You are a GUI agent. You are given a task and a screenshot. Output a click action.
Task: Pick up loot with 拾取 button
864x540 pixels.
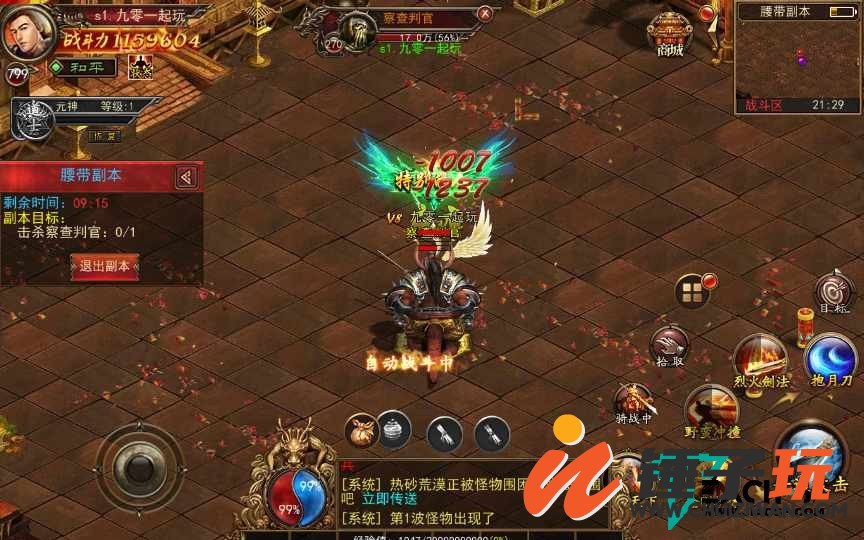tap(669, 345)
